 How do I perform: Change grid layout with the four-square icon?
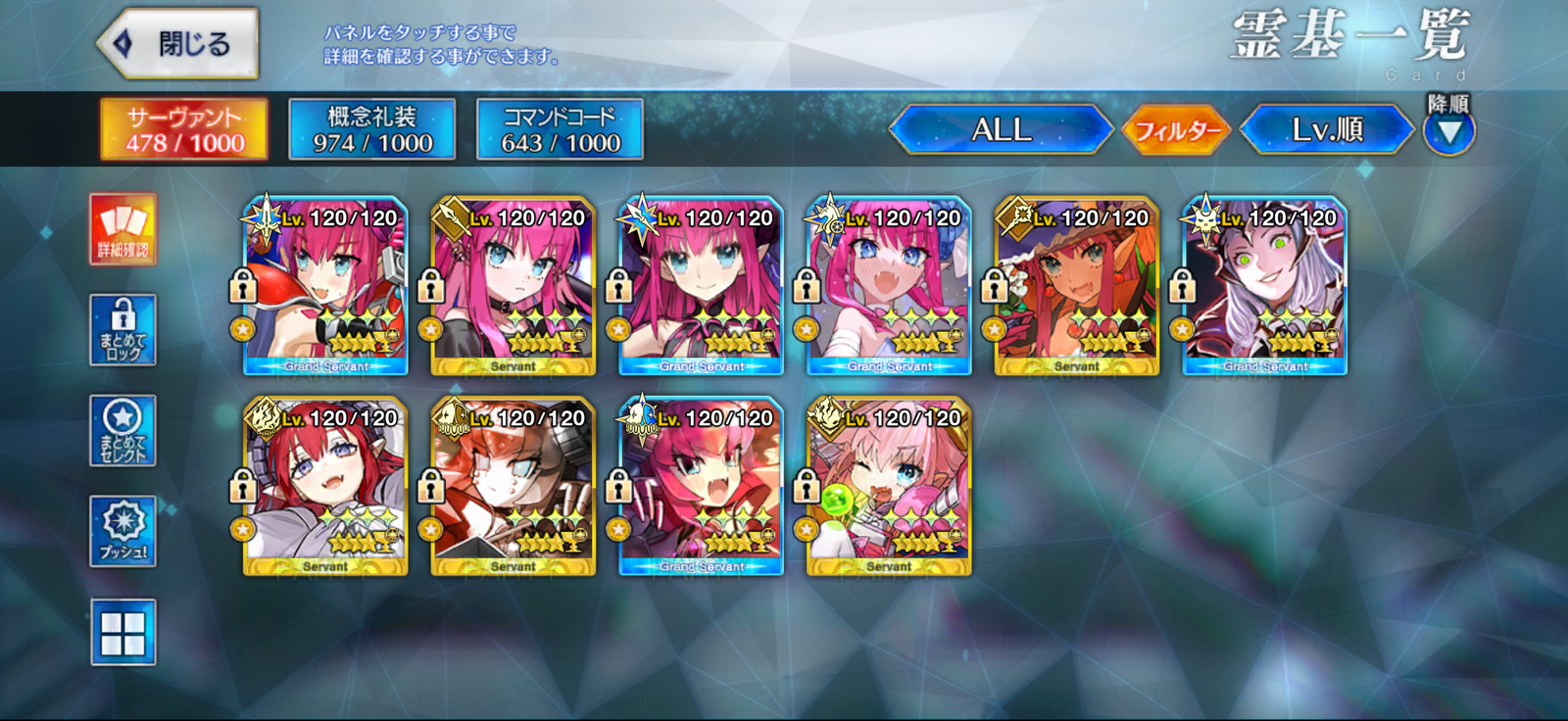[x=122, y=633]
